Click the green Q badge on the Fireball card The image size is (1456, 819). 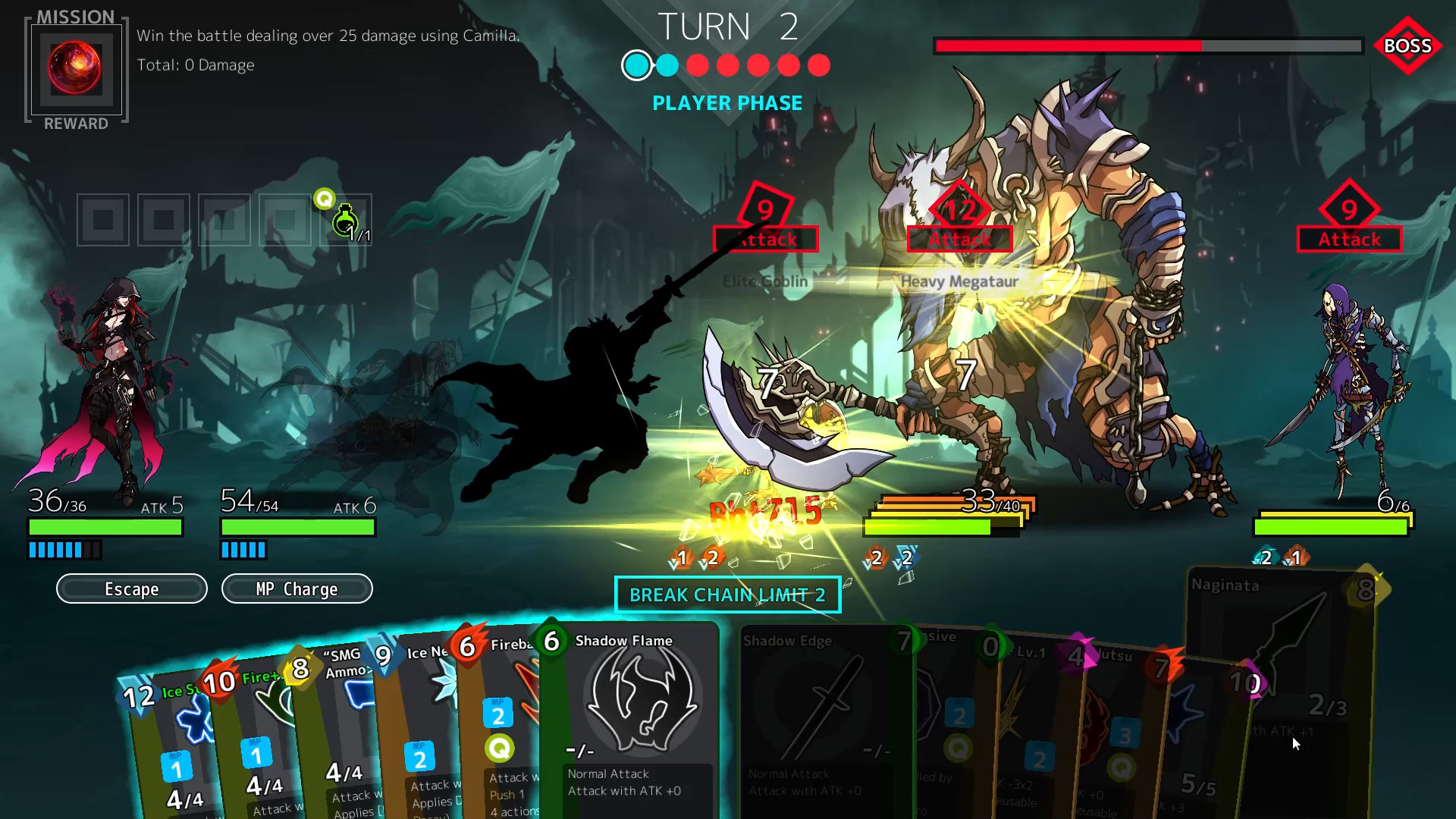click(500, 748)
